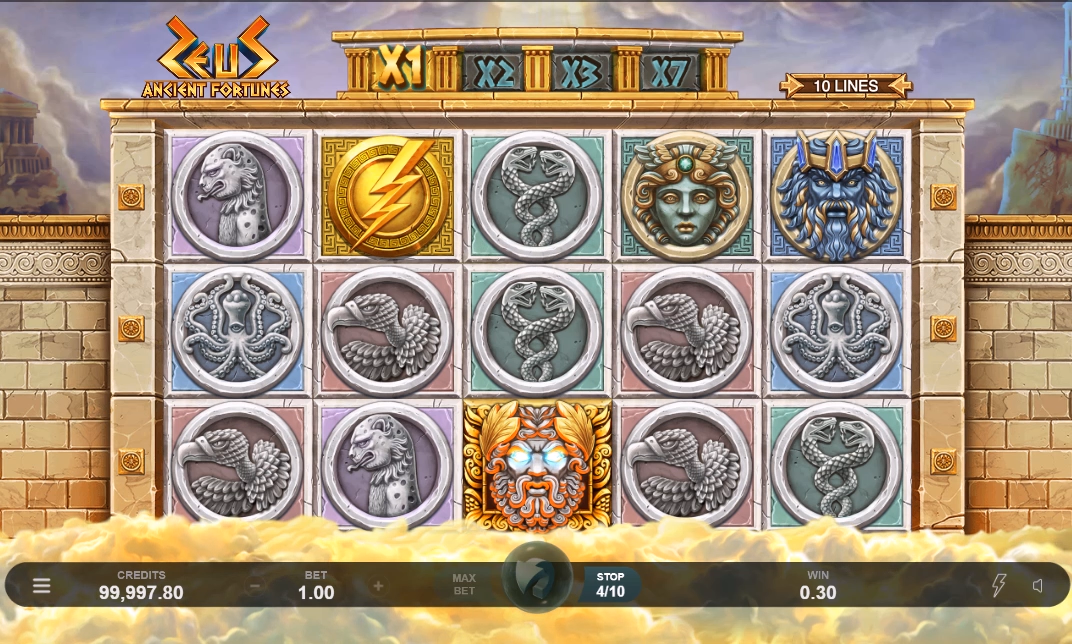Increase the bet with the plus button
This screenshot has height=644, width=1072.
click(x=377, y=586)
